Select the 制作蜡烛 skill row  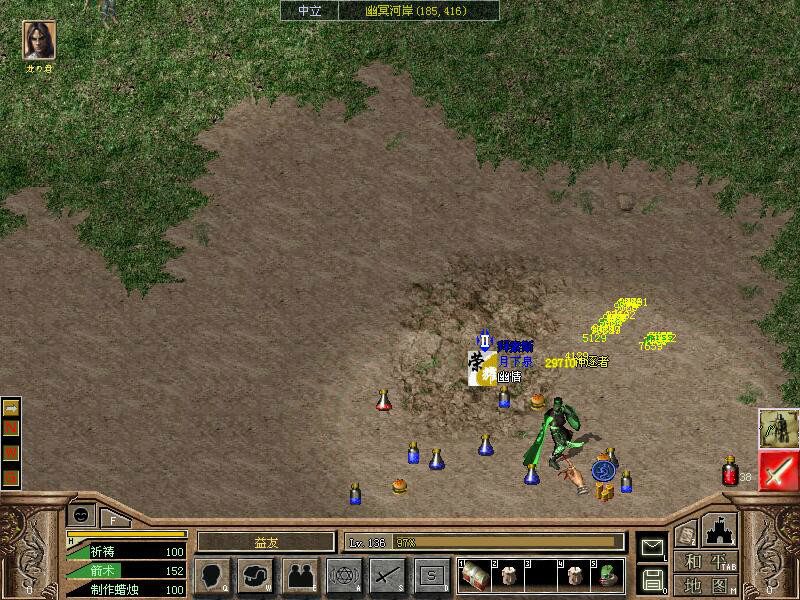127,590
